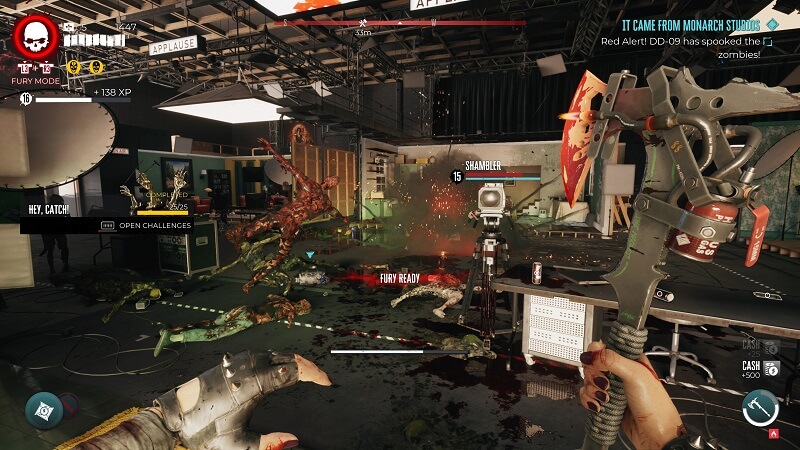Screen dimensions: 800x450
Task: Click the Shambler enemy level 15 tag
Action: click(x=457, y=177)
